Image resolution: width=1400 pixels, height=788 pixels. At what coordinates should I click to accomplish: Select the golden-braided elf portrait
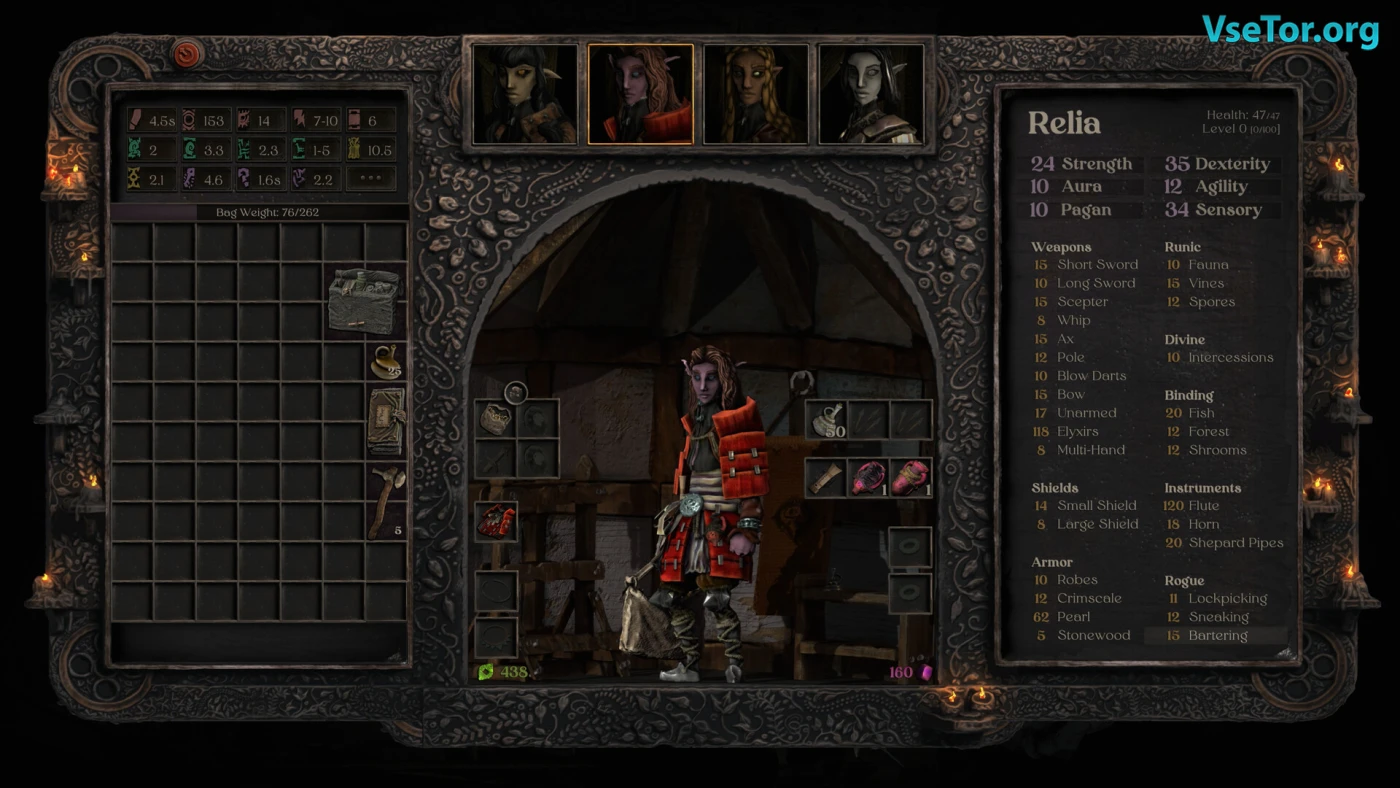point(756,94)
